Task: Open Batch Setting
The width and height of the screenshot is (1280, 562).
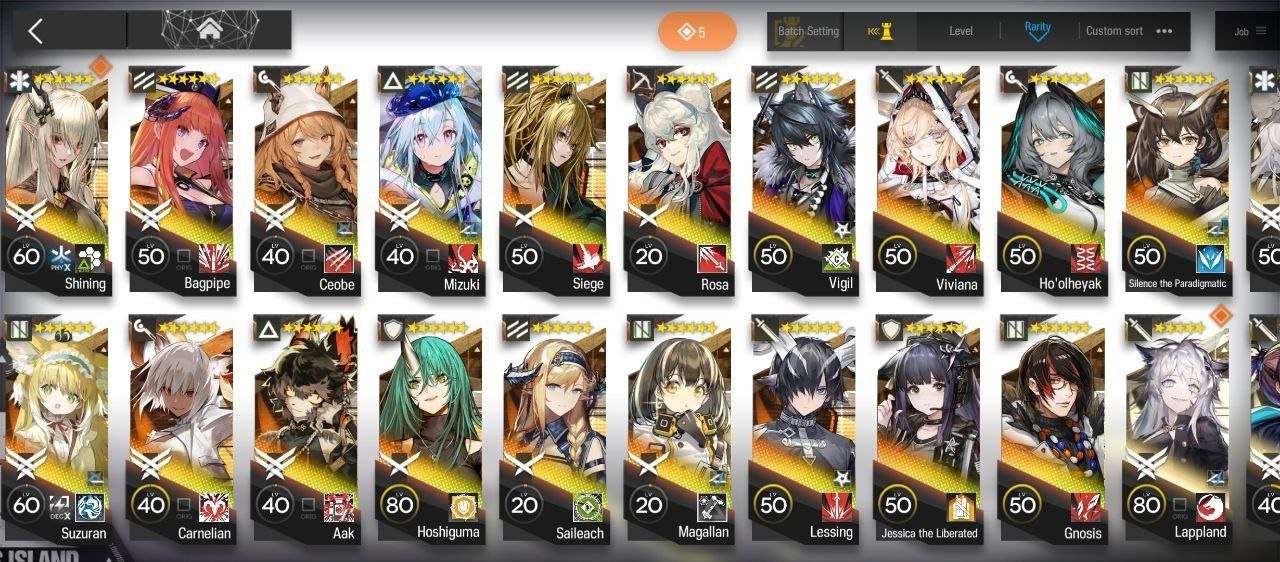Action: coord(808,31)
